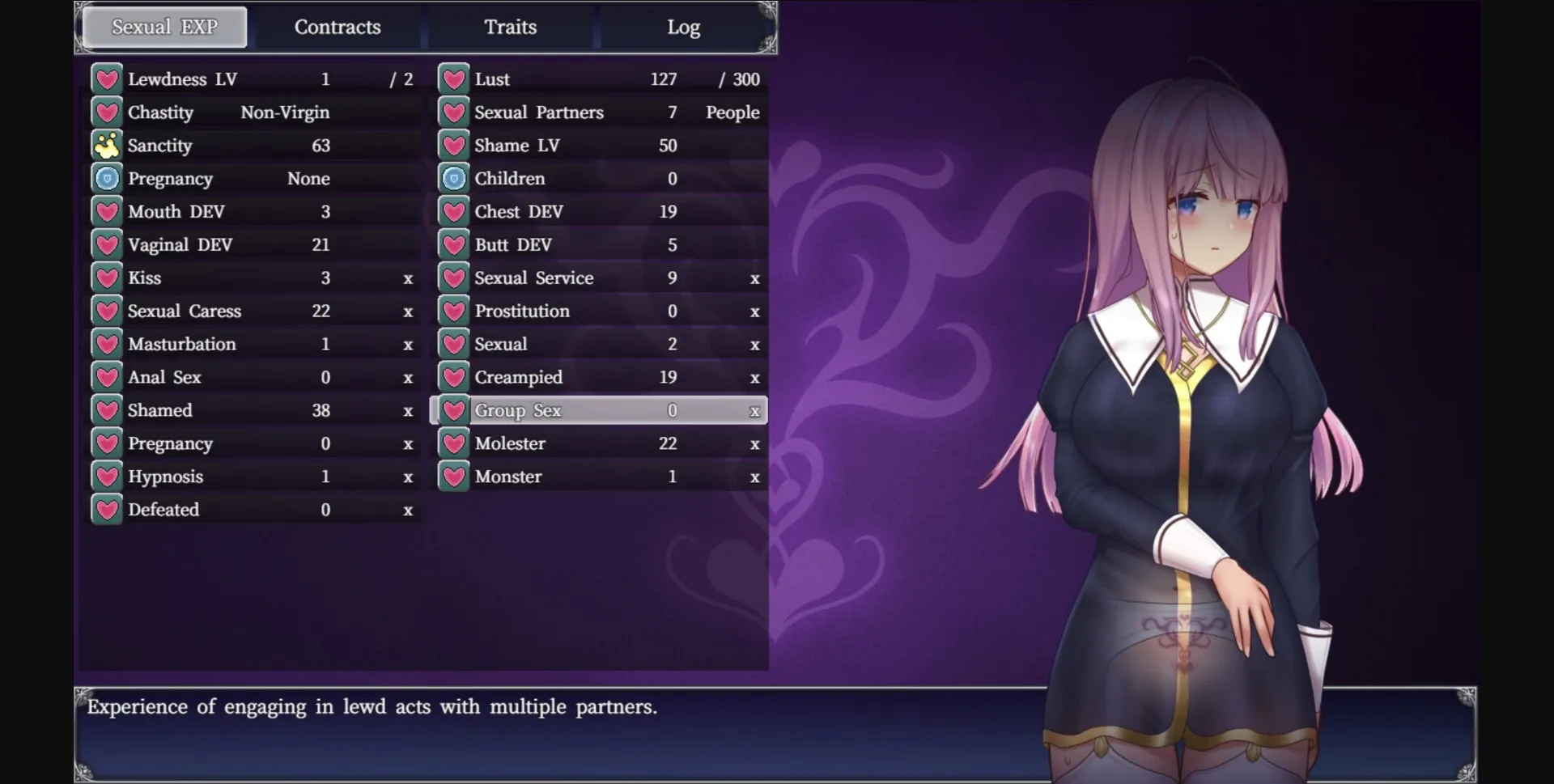The height and width of the screenshot is (784, 1554).
Task: Click the heart icon next to Molester
Action: pyautogui.click(x=454, y=443)
